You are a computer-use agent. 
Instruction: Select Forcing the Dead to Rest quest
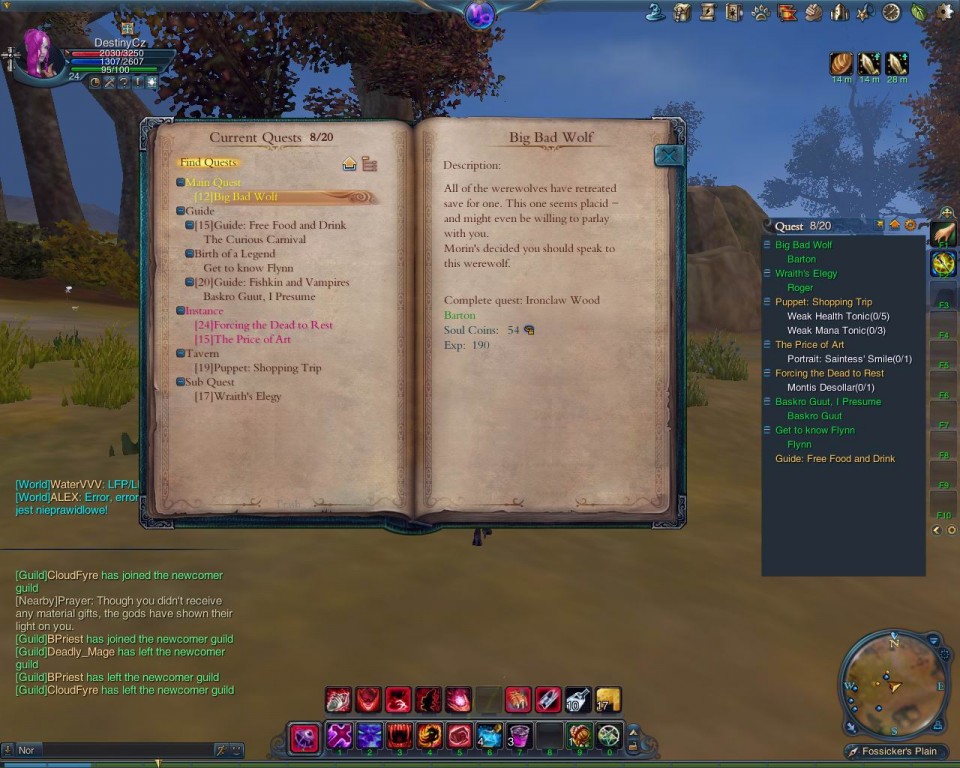(x=264, y=325)
